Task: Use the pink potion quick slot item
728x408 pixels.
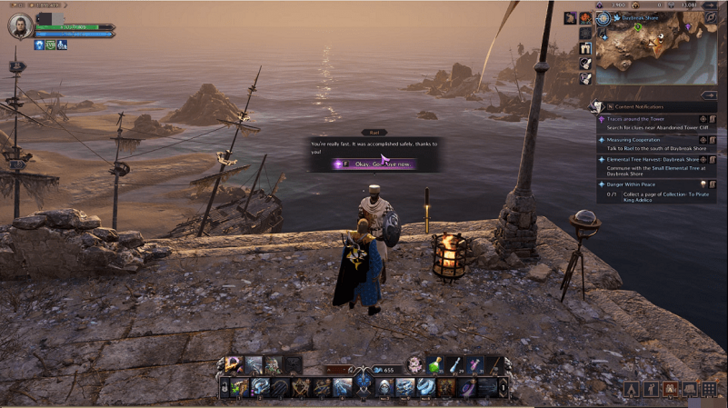Action: [x=475, y=366]
